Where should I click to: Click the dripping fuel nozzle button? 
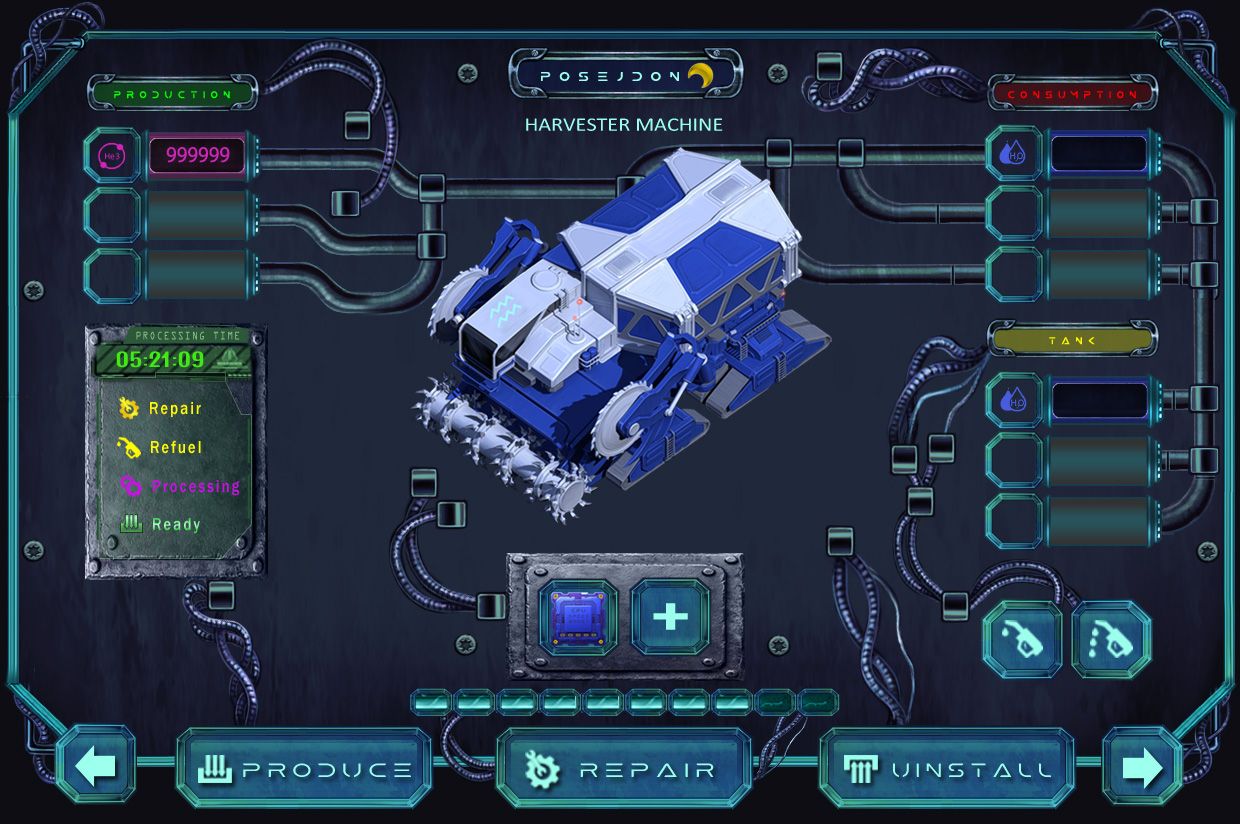click(1111, 639)
